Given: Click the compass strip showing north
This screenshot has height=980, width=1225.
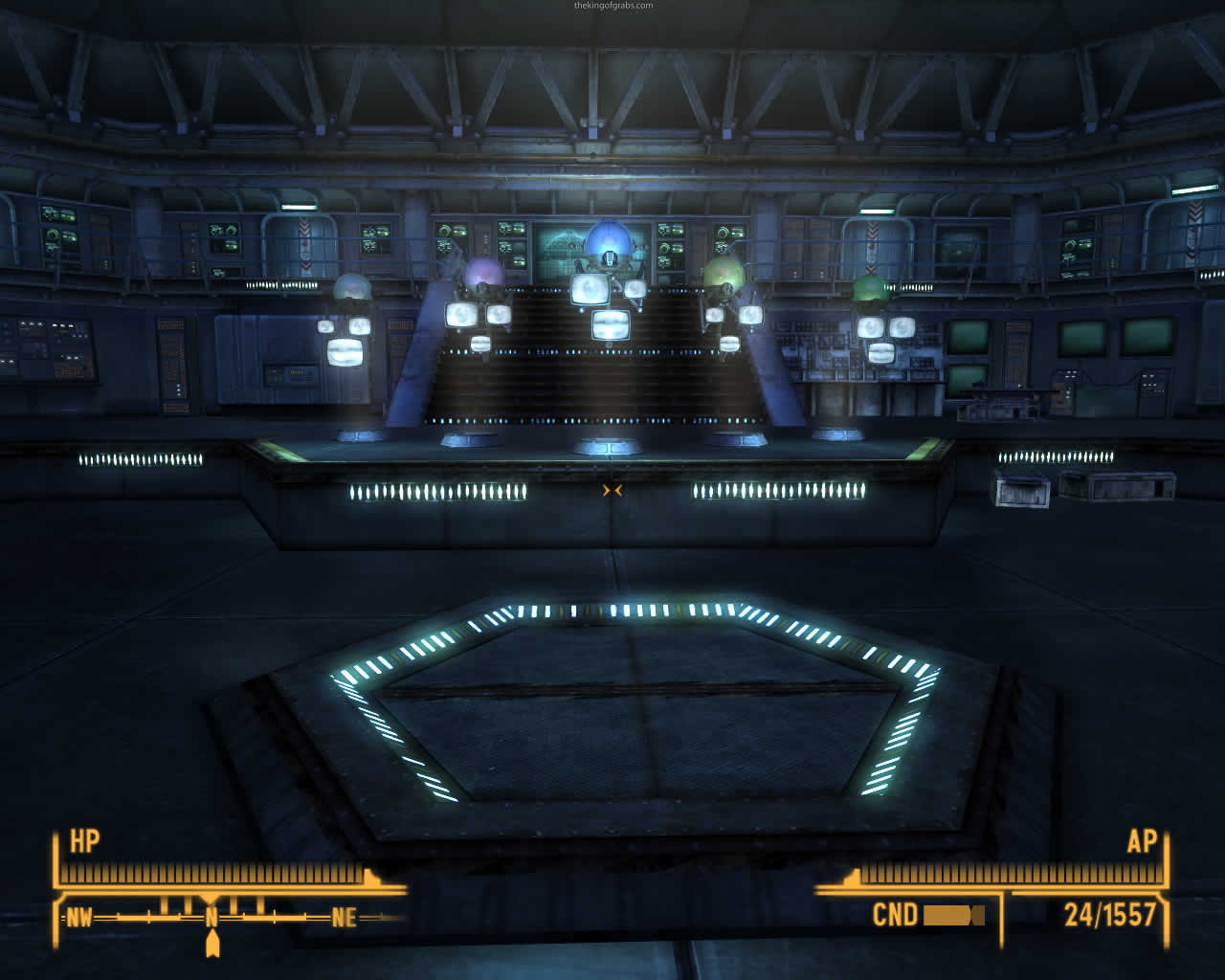Looking at the screenshot, I should [212, 917].
